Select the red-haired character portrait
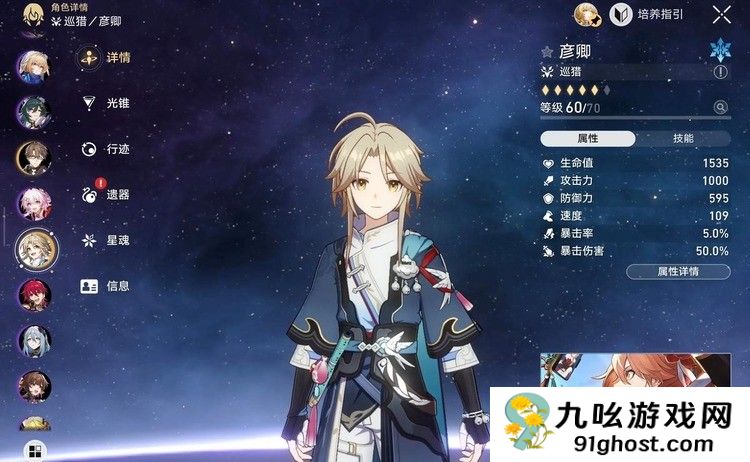 [34, 296]
